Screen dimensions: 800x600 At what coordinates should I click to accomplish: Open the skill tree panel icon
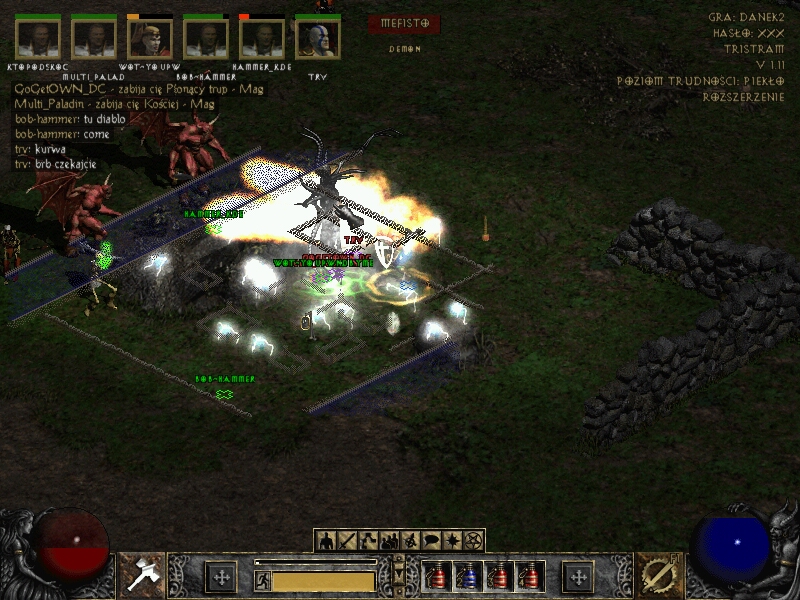(x=368, y=541)
